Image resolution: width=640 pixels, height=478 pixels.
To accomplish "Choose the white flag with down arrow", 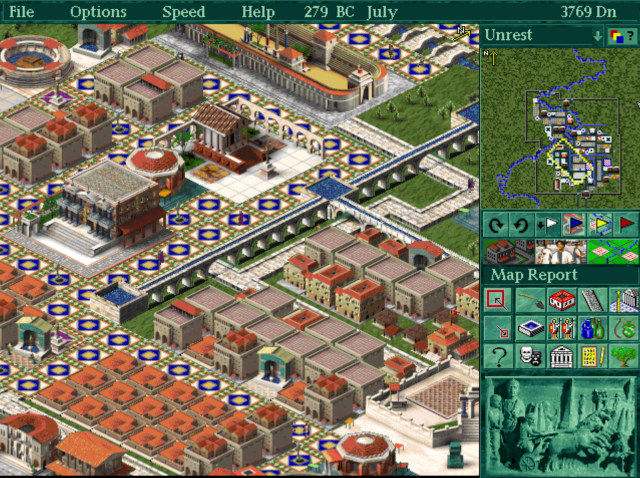I will click(x=548, y=223).
